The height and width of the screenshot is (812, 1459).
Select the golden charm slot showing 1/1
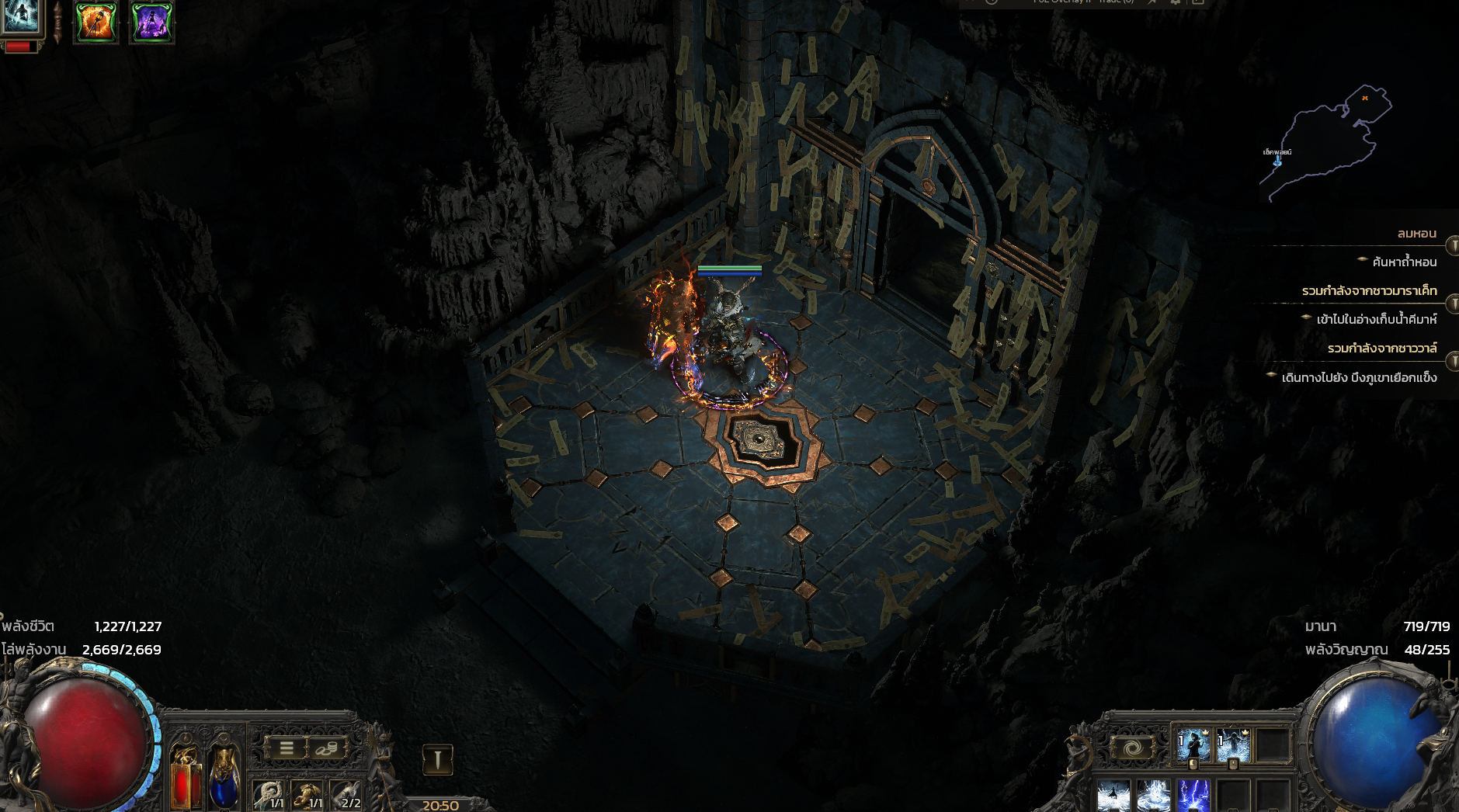point(308,796)
